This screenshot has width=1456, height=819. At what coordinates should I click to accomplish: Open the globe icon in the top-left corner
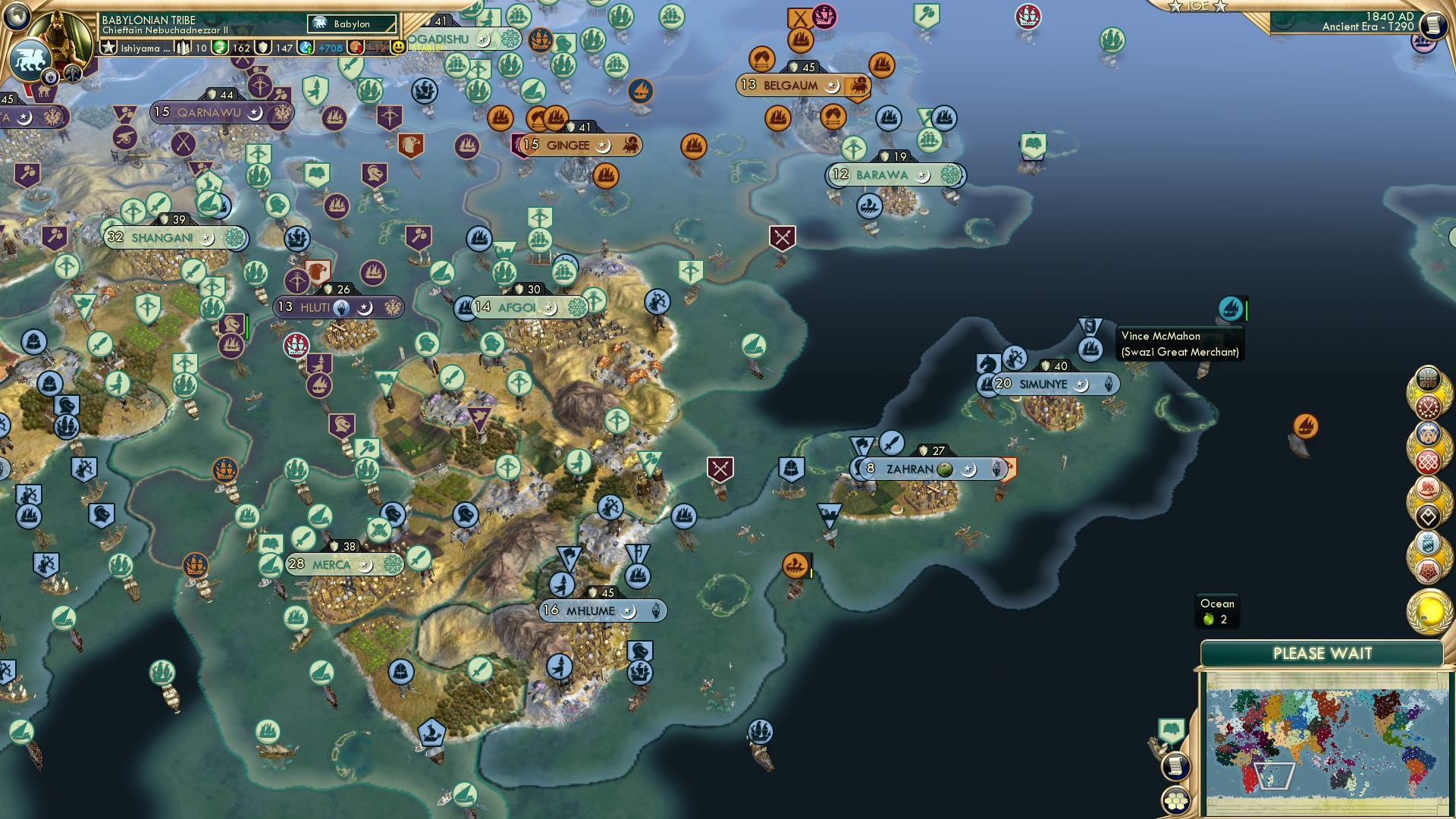point(17,15)
